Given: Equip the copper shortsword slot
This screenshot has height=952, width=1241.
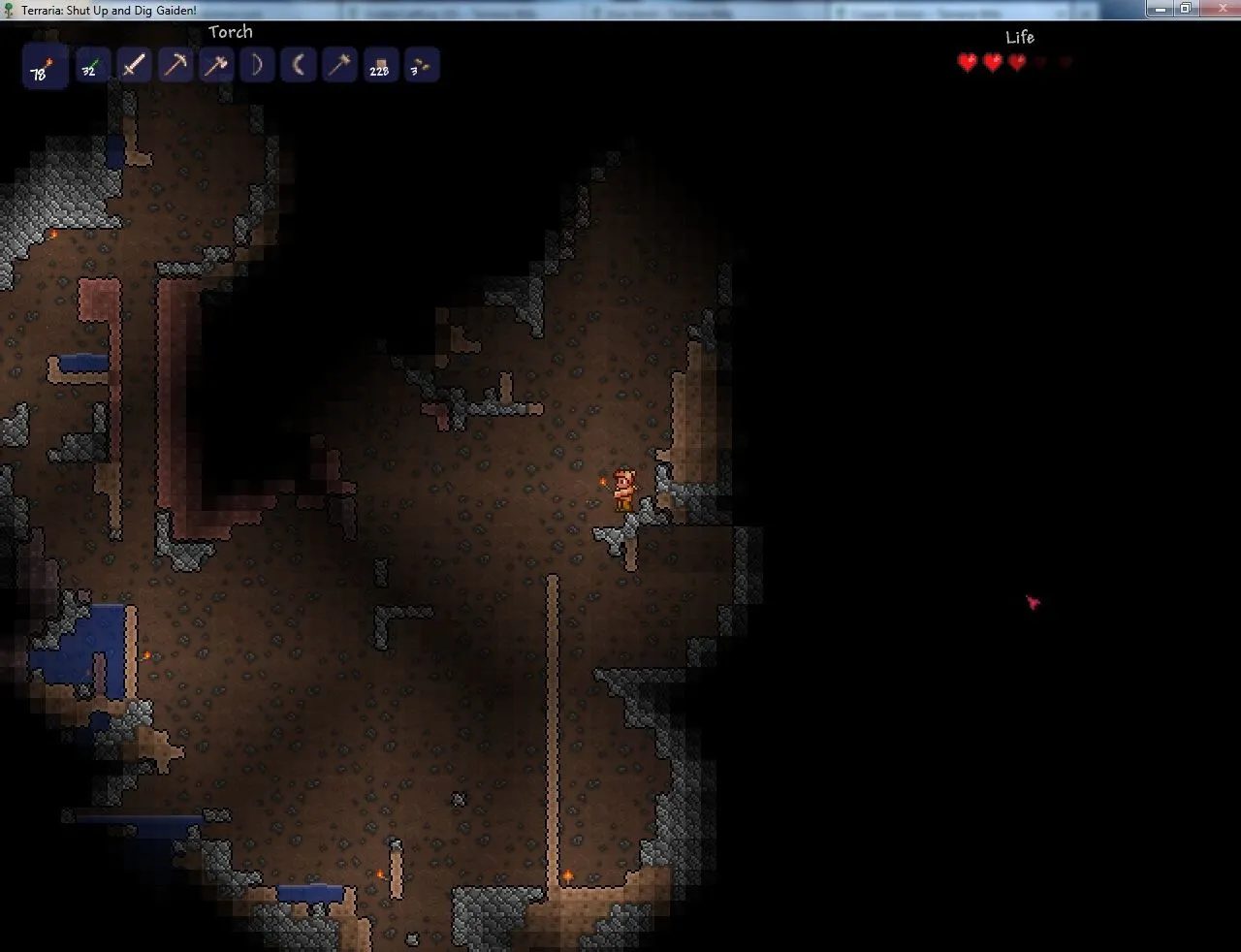Looking at the screenshot, I should click(x=134, y=66).
